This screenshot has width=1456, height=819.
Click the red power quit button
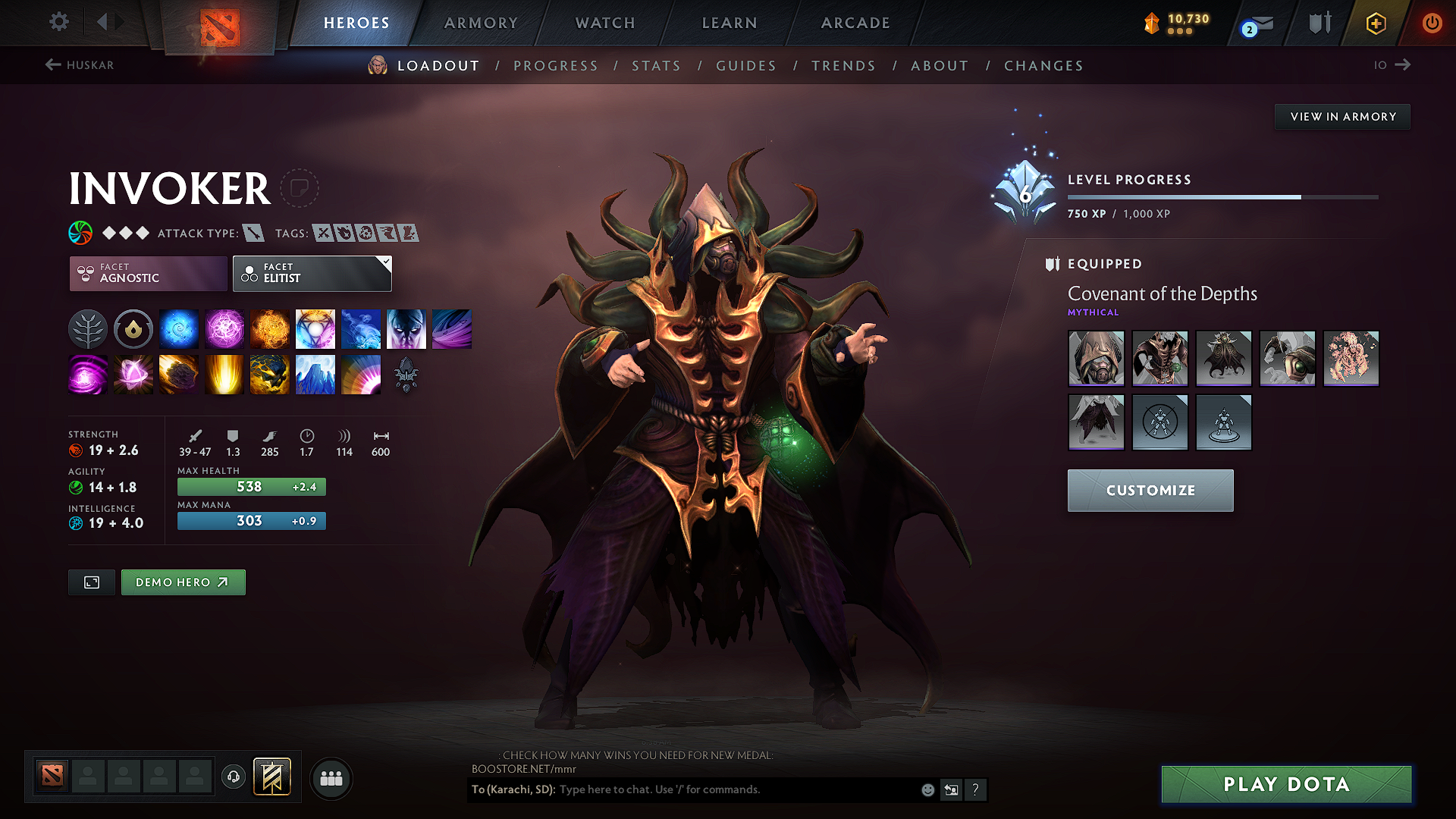pos(1432,23)
